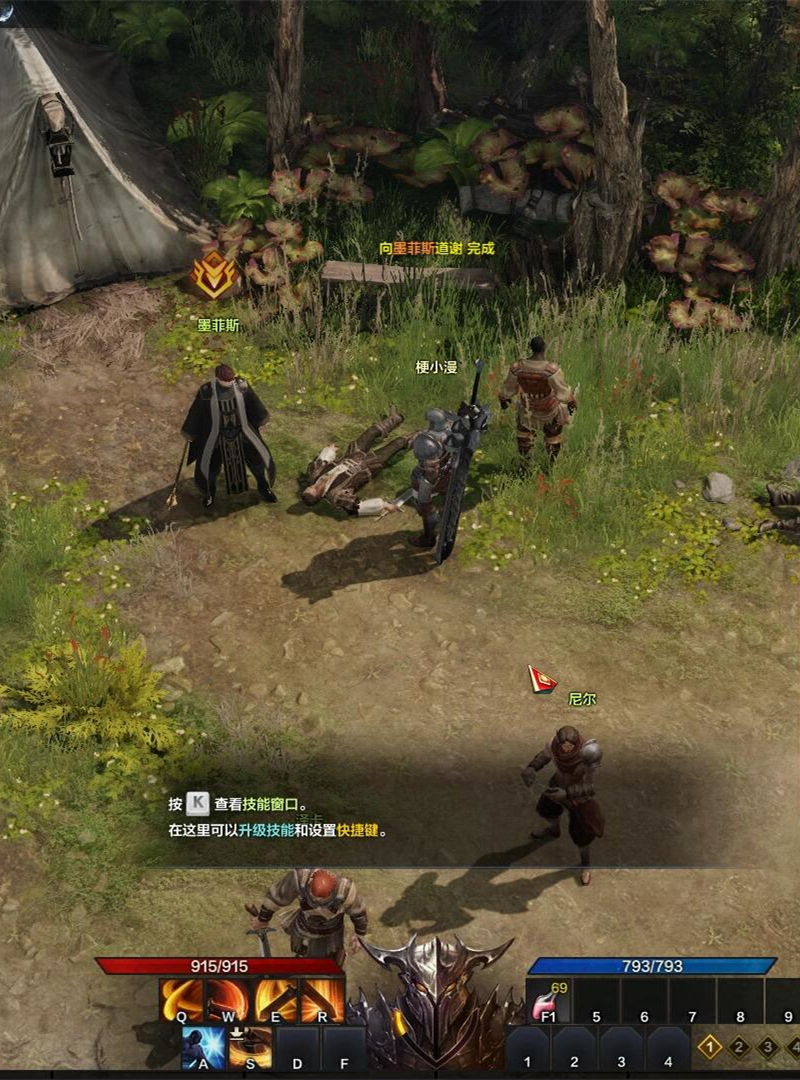Use the S skill with download arrow
Viewport: 800px width, 1080px height.
(250, 1047)
